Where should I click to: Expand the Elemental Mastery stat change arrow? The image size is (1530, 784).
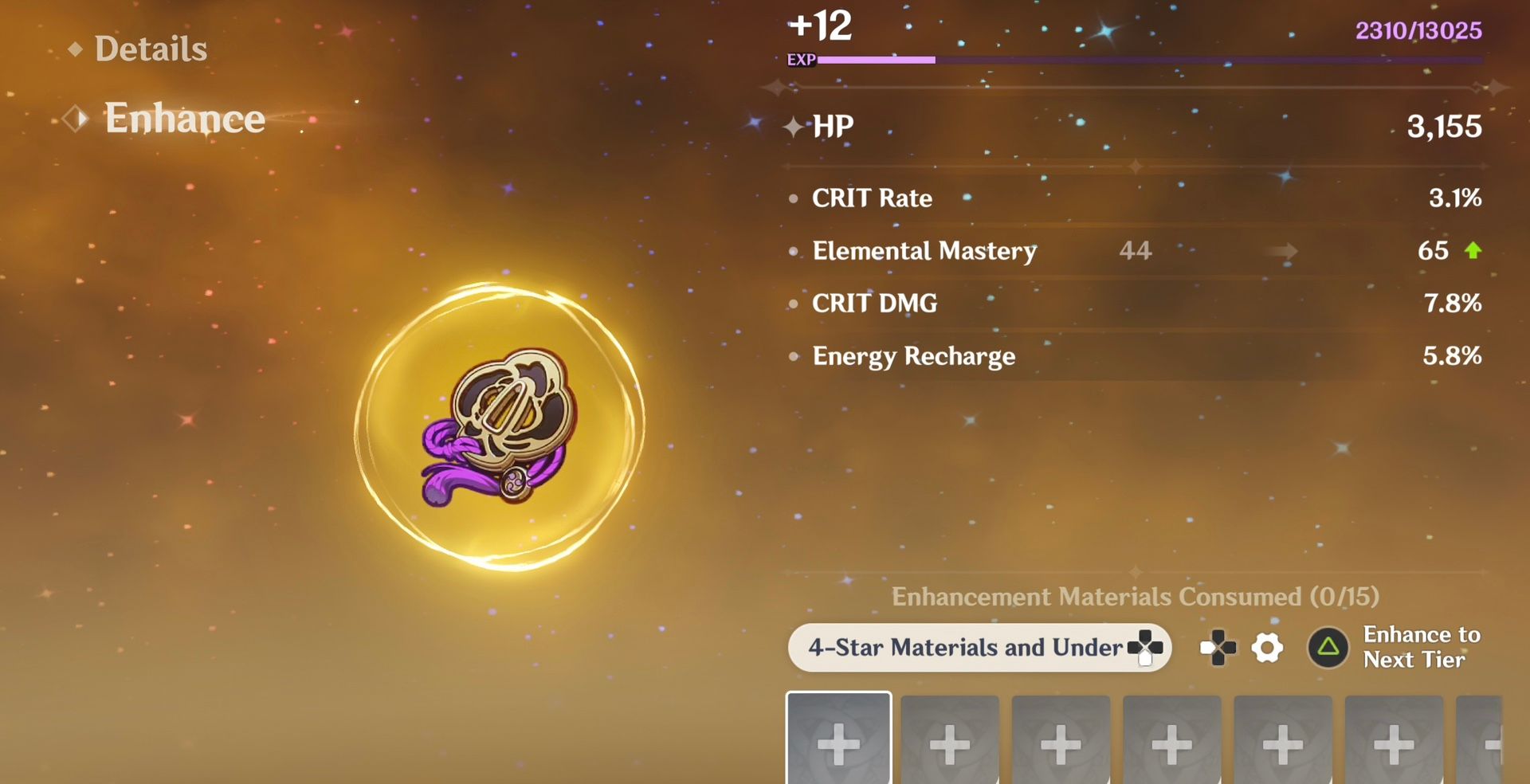coord(1283,251)
